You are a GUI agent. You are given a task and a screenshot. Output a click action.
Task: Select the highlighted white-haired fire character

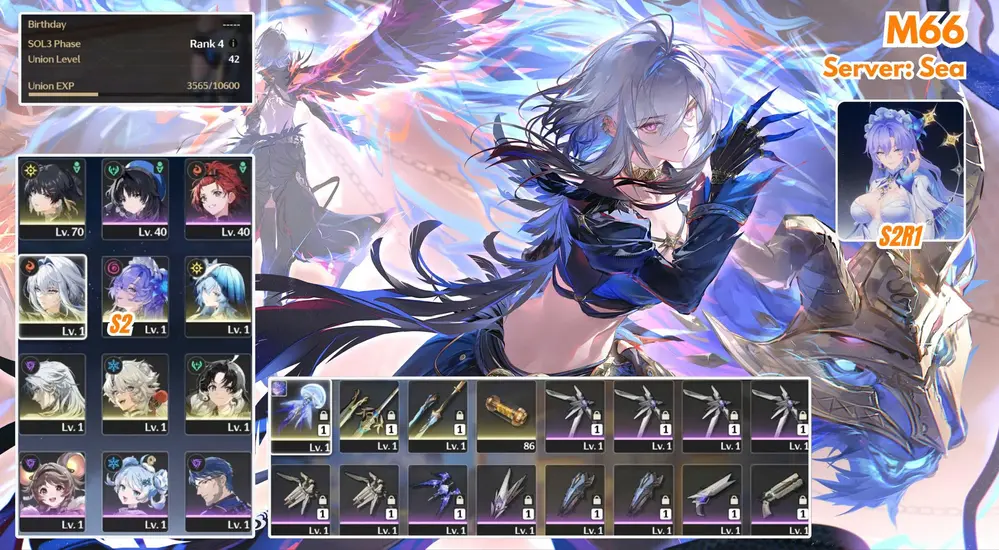[x=52, y=296]
